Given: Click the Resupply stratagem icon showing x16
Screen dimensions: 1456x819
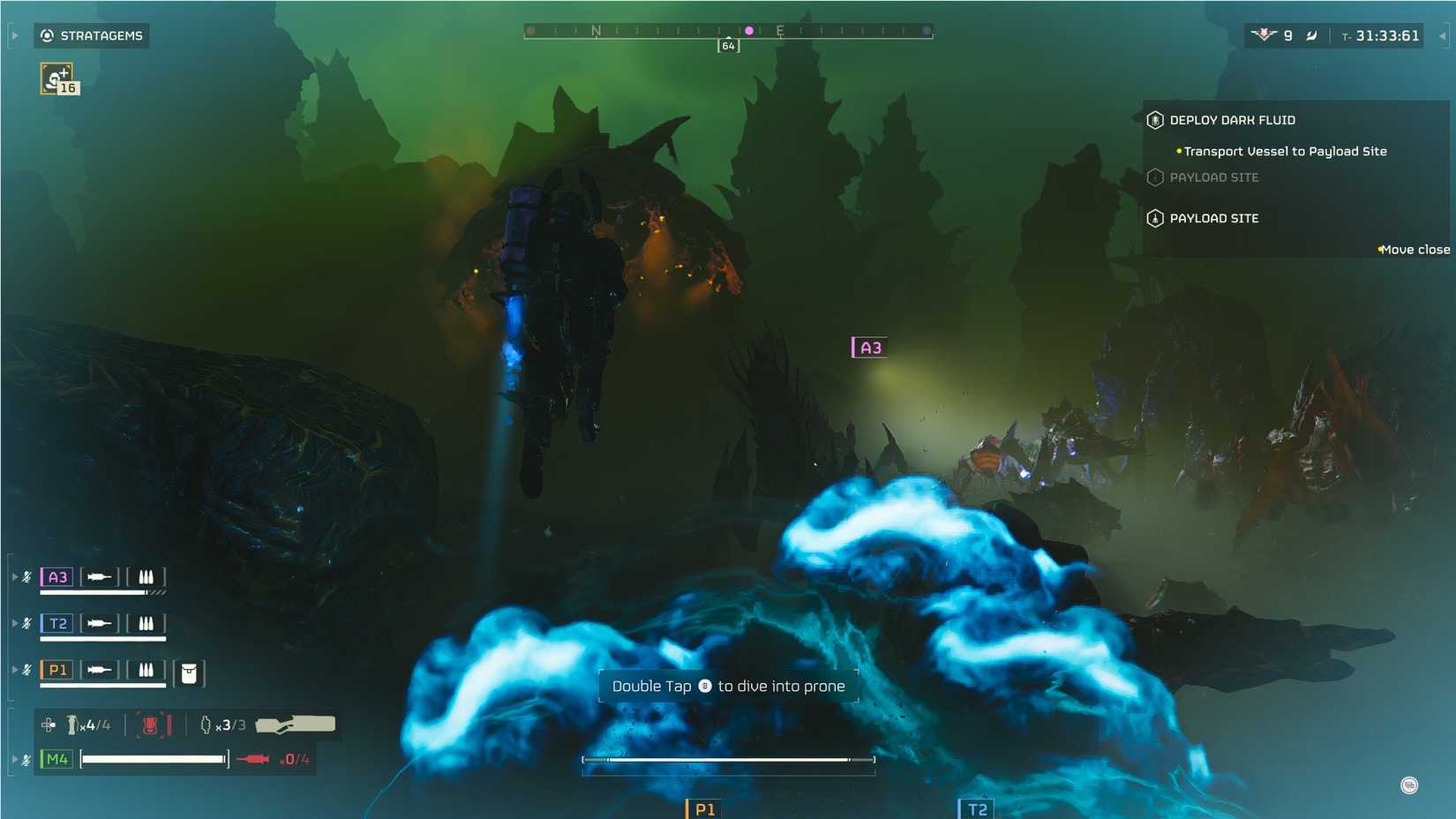Looking at the screenshot, I should [x=55, y=78].
